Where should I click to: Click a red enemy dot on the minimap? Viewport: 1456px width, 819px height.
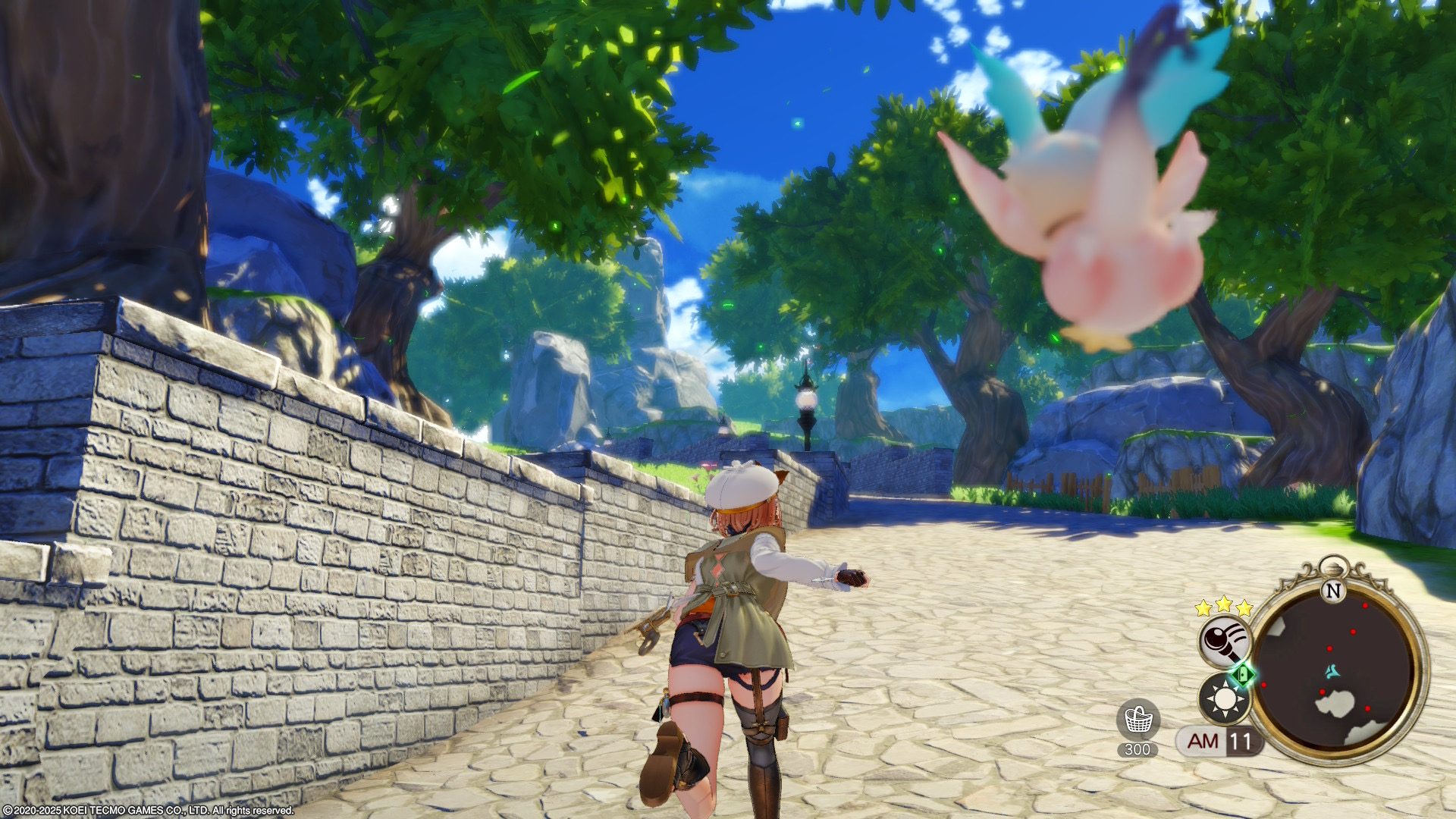1365,606
